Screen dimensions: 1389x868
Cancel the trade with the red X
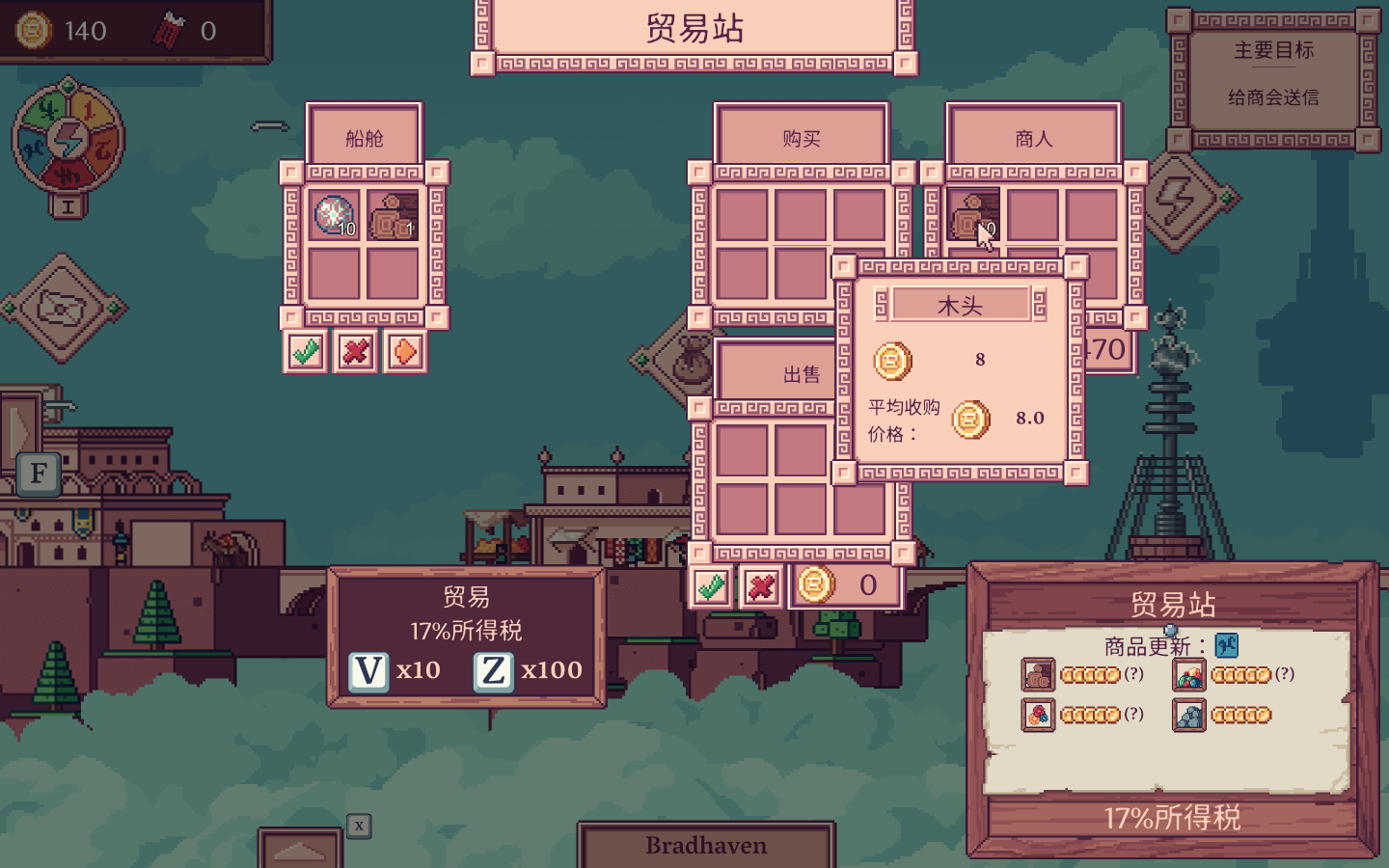[x=761, y=586]
